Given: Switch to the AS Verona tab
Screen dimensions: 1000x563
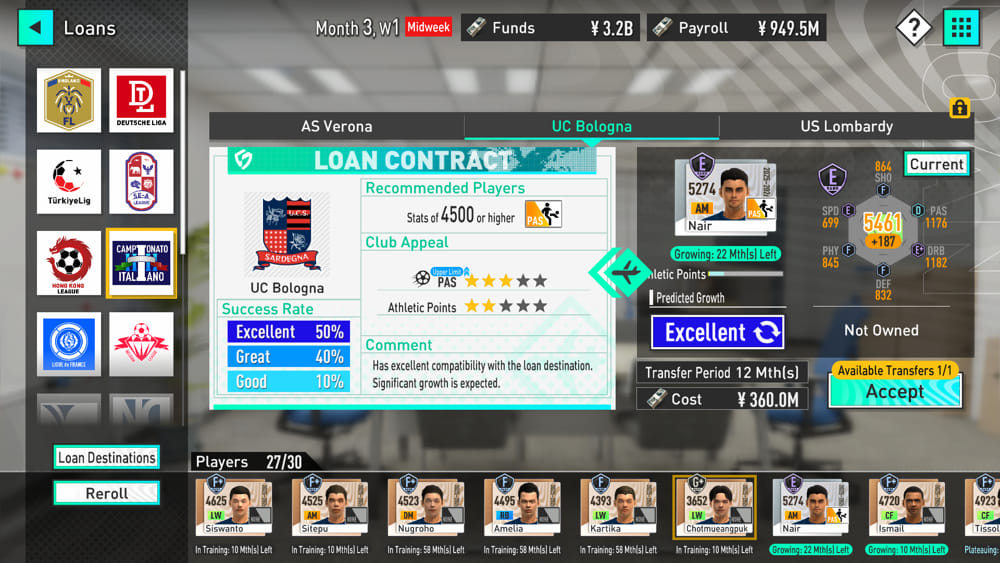Looking at the screenshot, I should [x=336, y=126].
